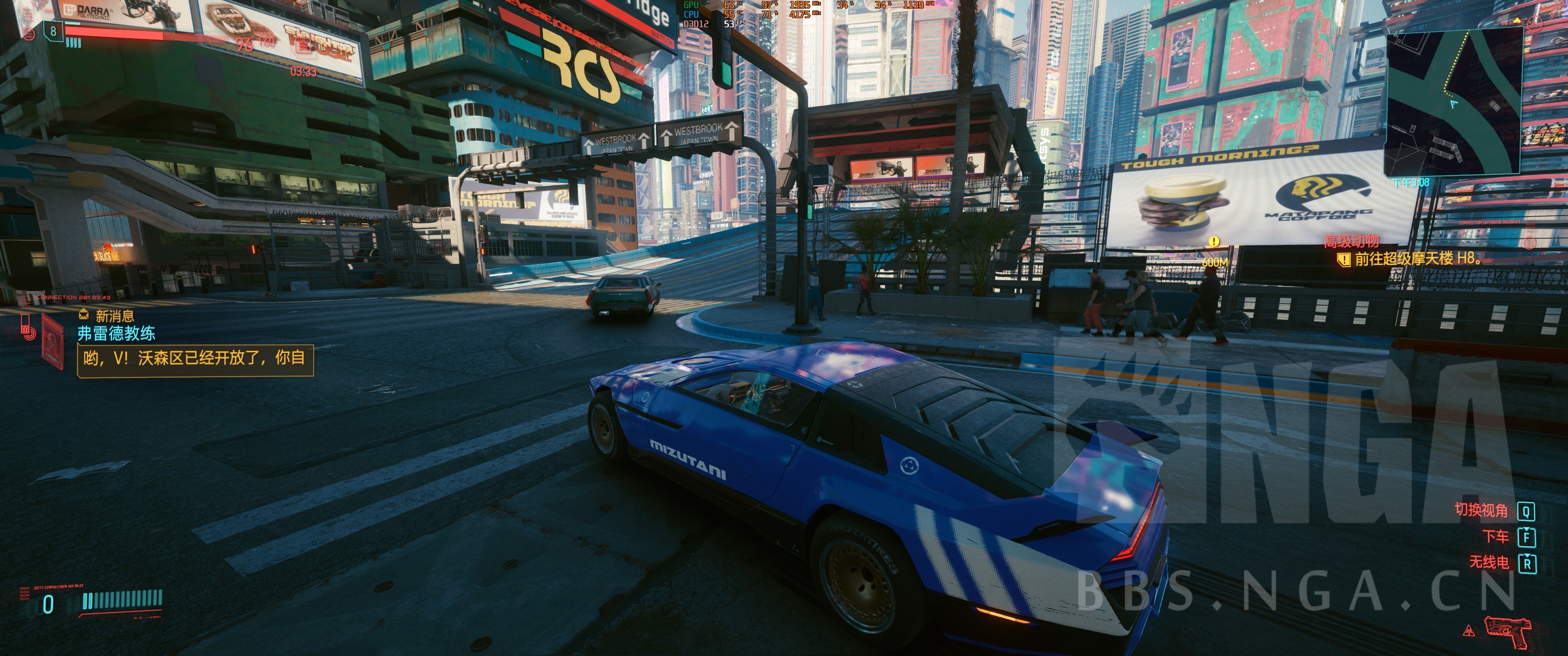Open the red phone icon beside the message
Viewport: 1568px width, 656px height.
(28, 327)
